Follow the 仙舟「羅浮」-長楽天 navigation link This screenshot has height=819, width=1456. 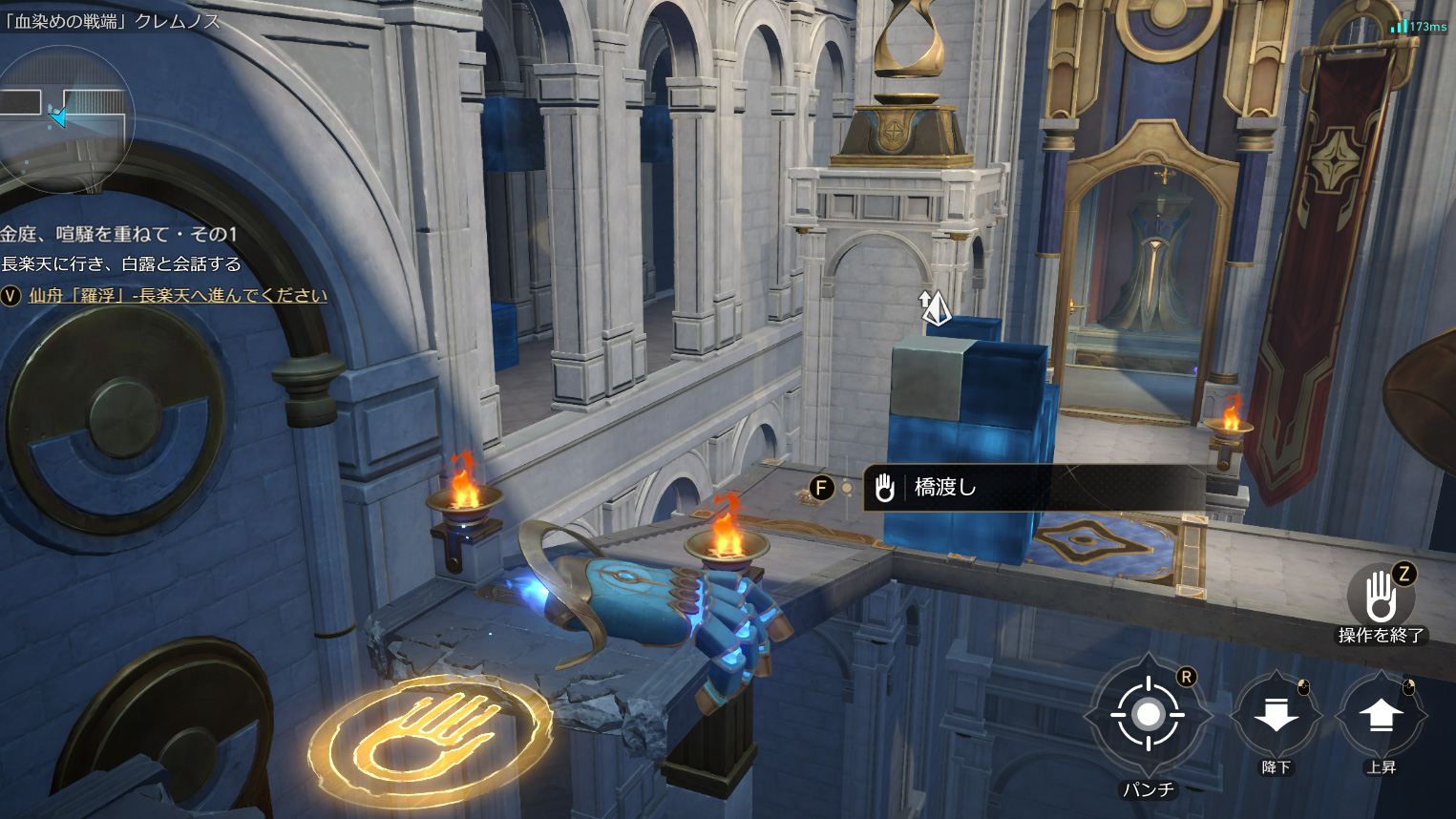click(178, 296)
